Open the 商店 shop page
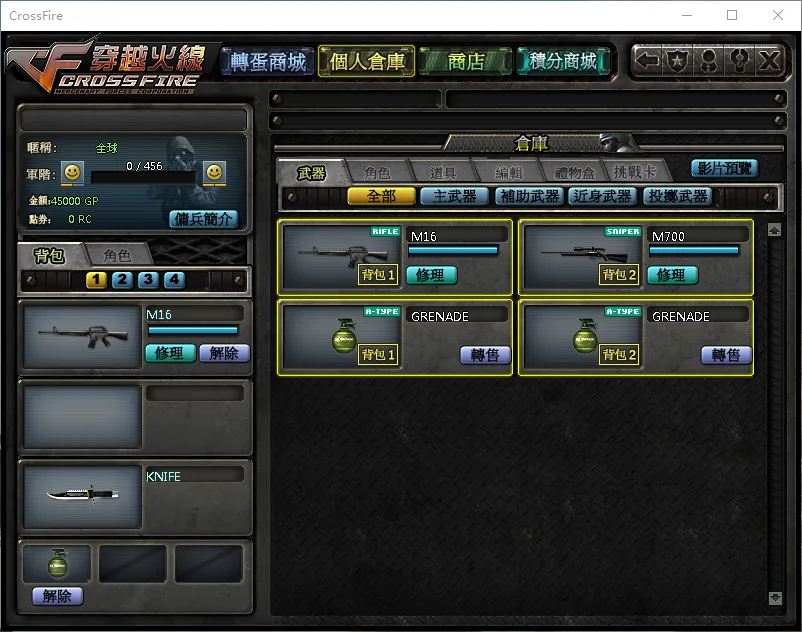Screen dimensions: 802x632 click(465, 62)
